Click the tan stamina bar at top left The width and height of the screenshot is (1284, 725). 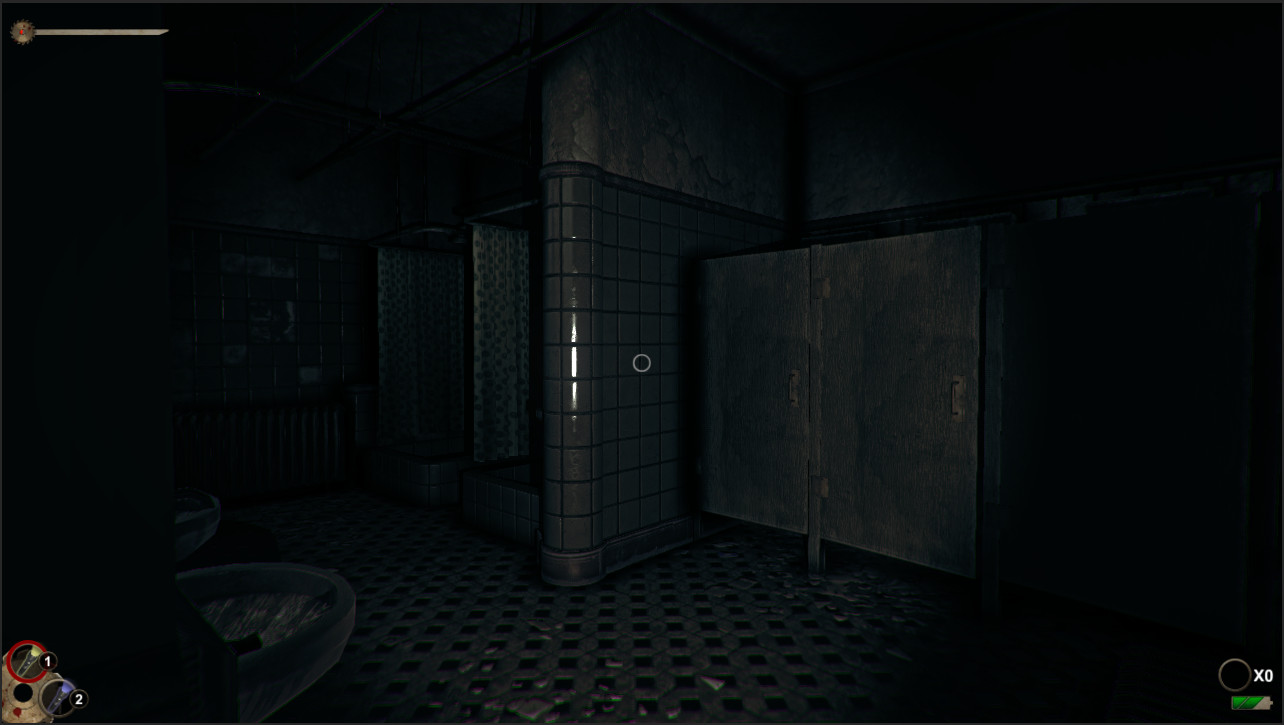[100, 30]
